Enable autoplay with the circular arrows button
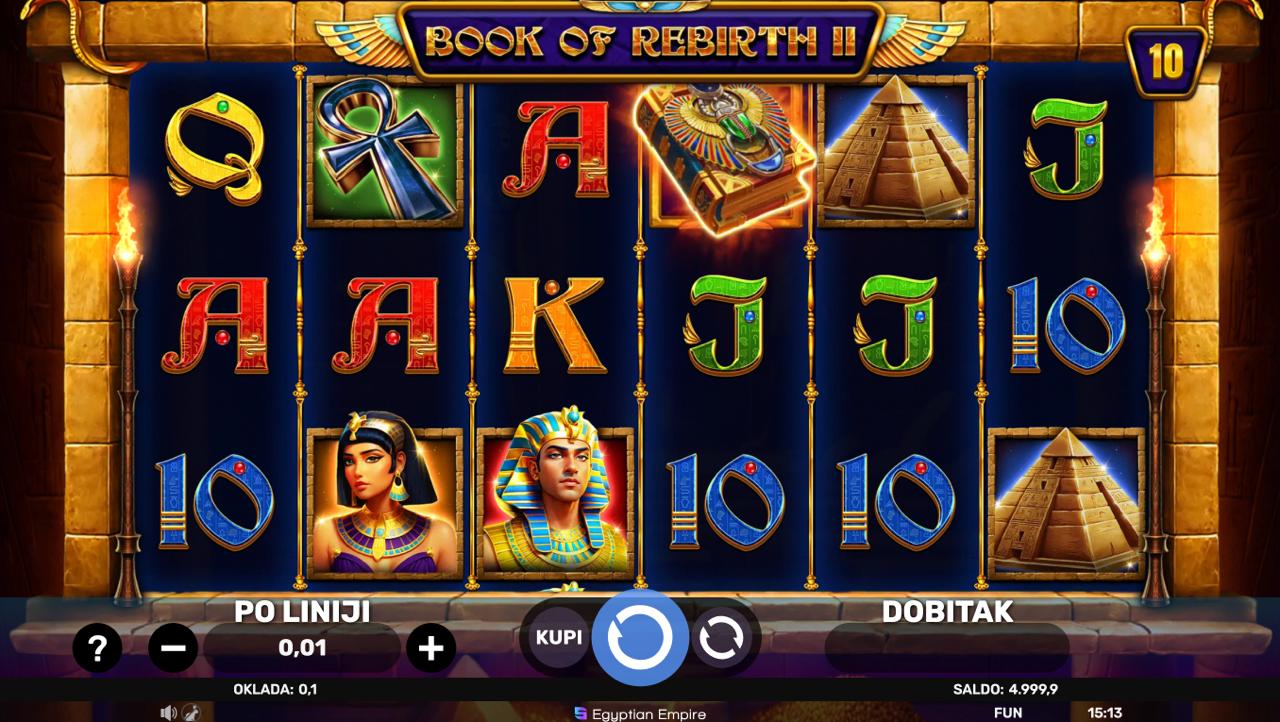Image resolution: width=1280 pixels, height=722 pixels. [720, 638]
